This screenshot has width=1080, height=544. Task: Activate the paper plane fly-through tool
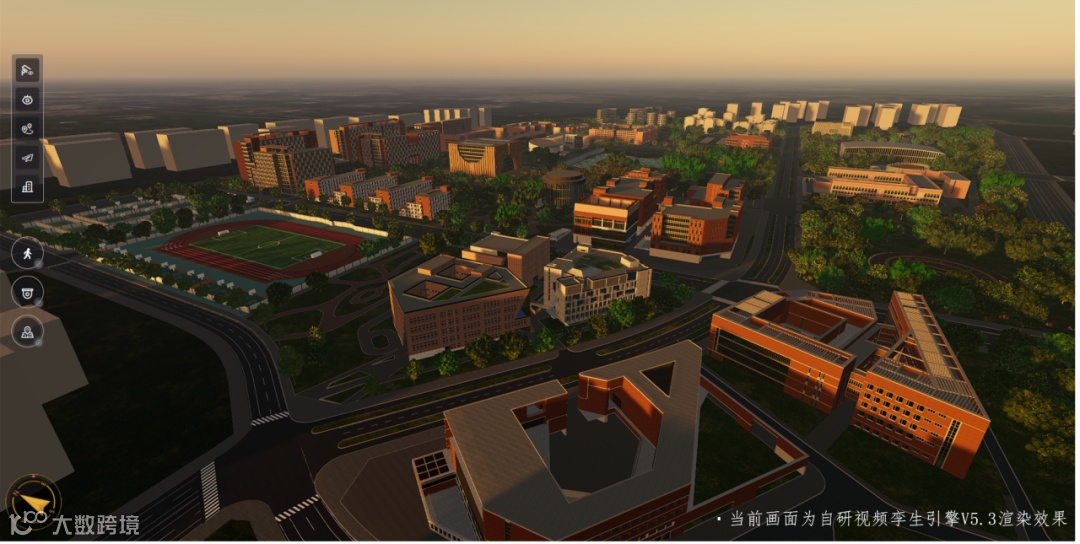pyautogui.click(x=27, y=157)
